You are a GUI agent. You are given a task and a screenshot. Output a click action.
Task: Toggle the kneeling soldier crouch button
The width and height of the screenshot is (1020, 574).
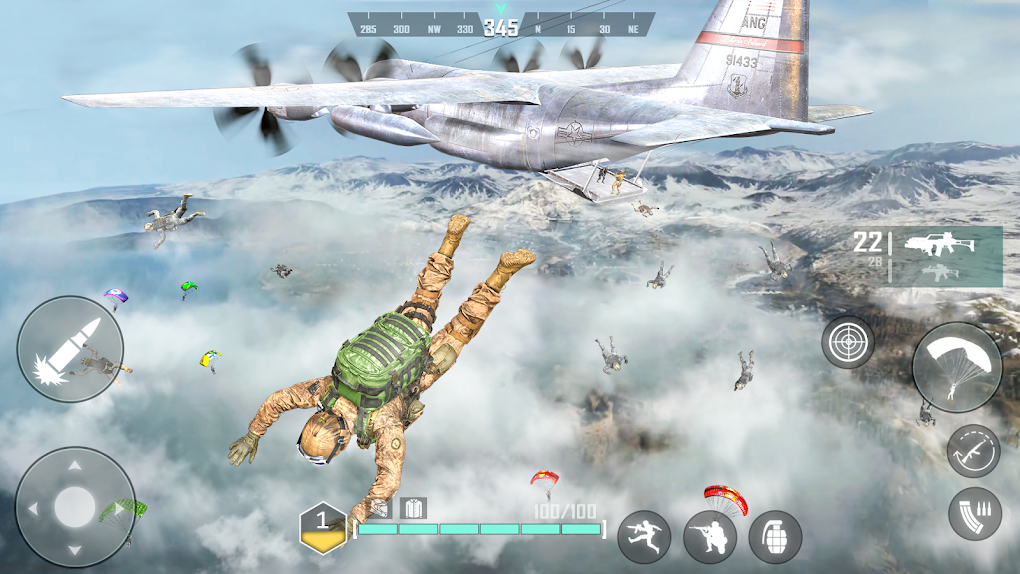point(710,537)
